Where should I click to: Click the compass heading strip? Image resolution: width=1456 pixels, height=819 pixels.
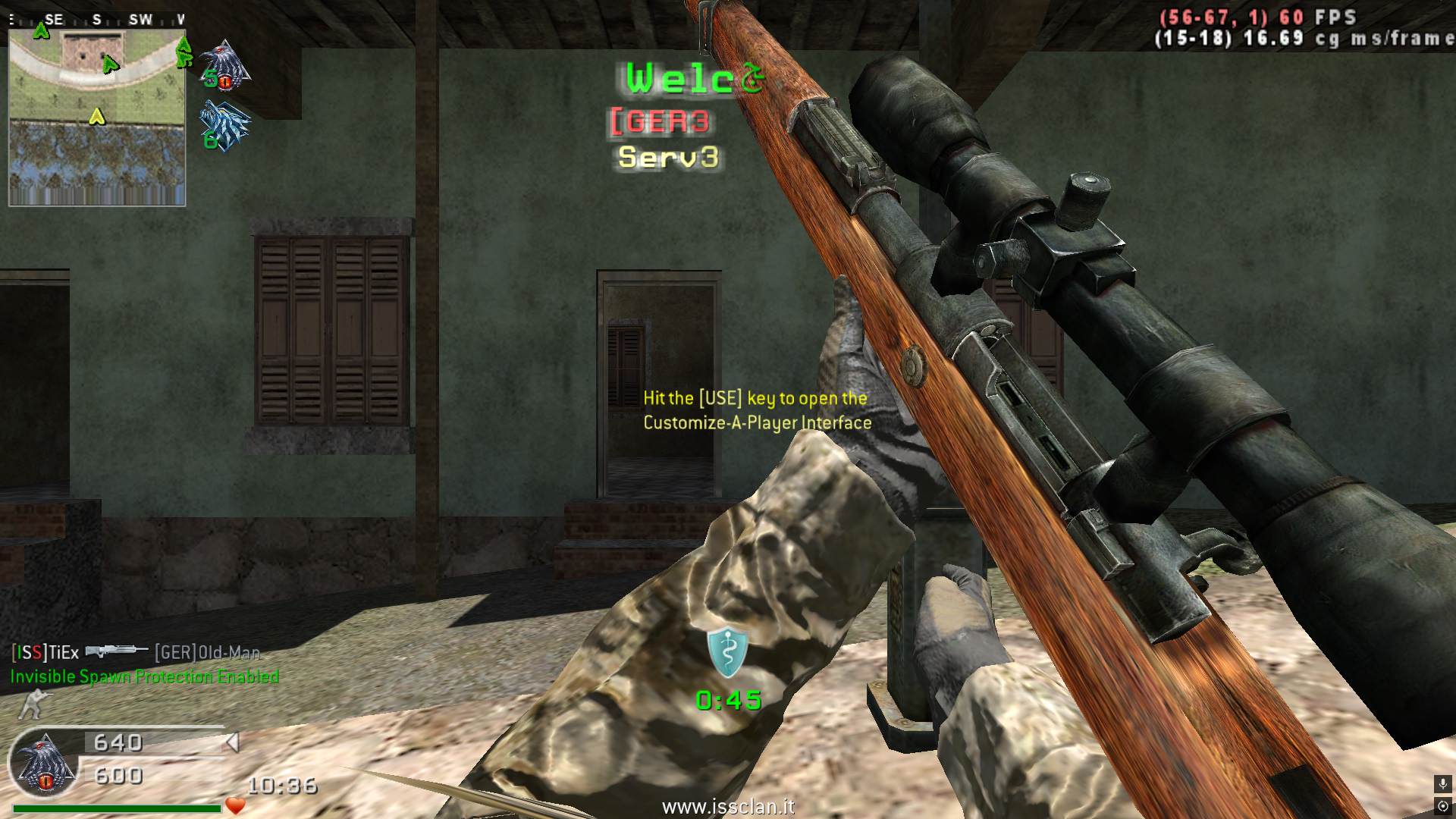[97, 20]
